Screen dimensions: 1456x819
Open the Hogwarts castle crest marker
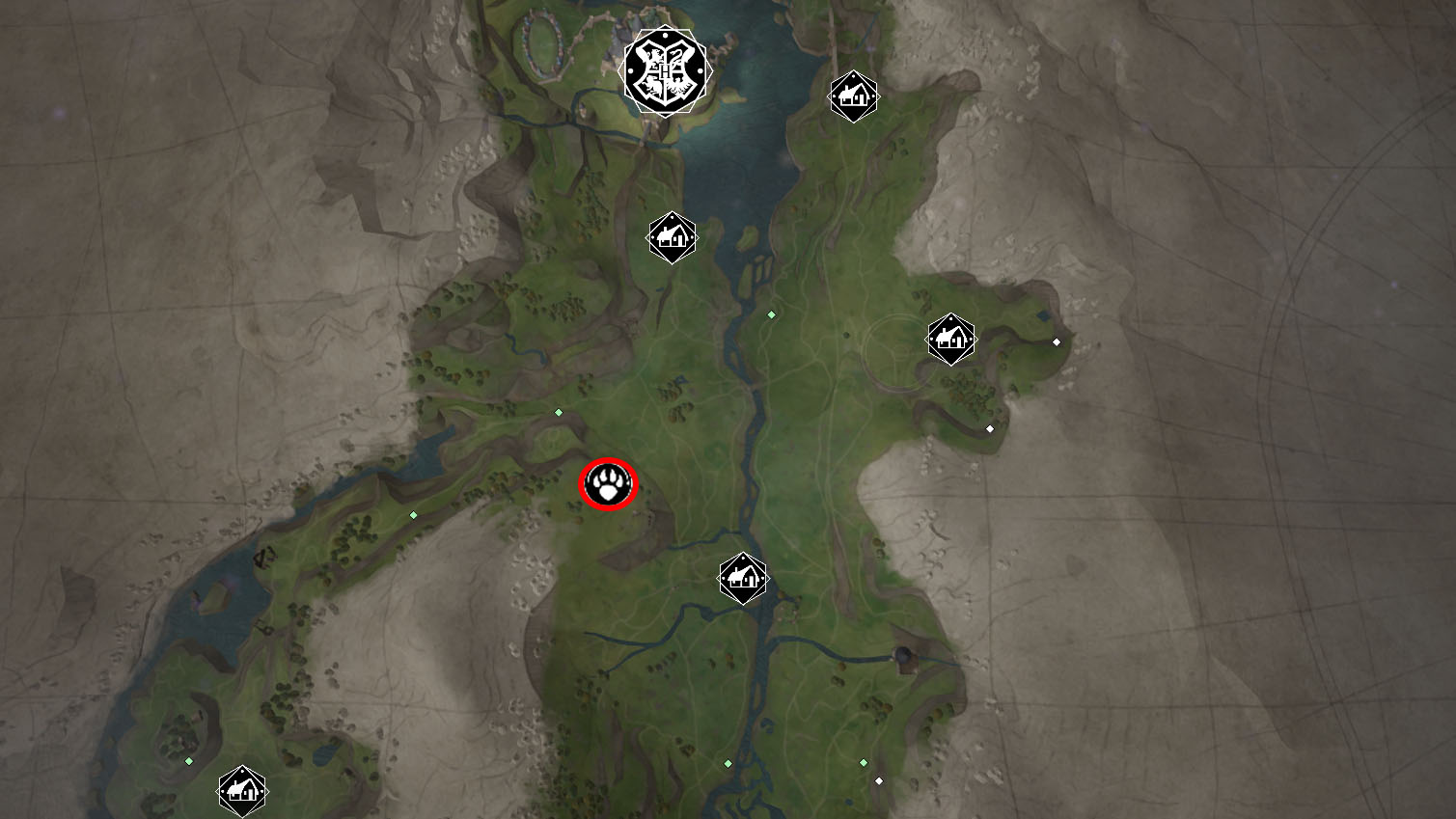click(666, 70)
